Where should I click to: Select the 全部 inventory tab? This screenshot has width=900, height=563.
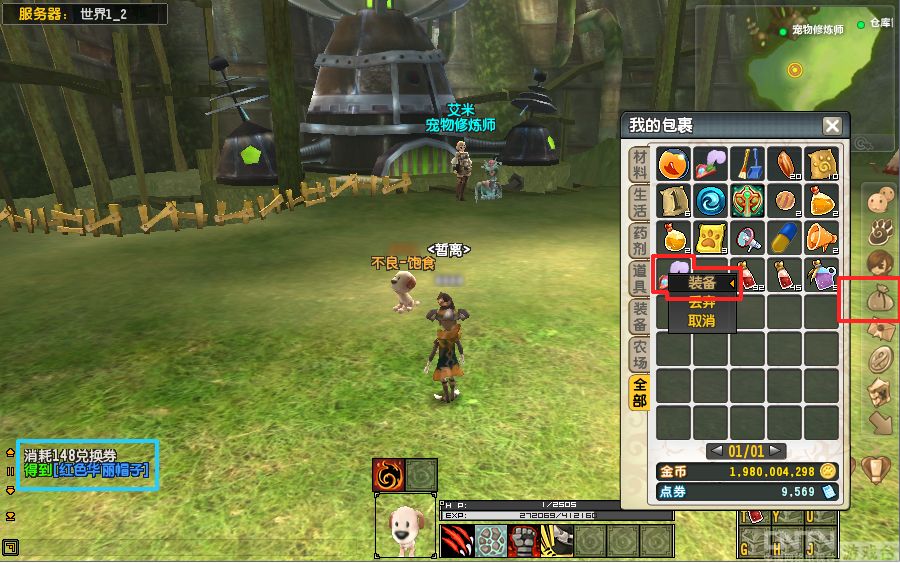(639, 391)
